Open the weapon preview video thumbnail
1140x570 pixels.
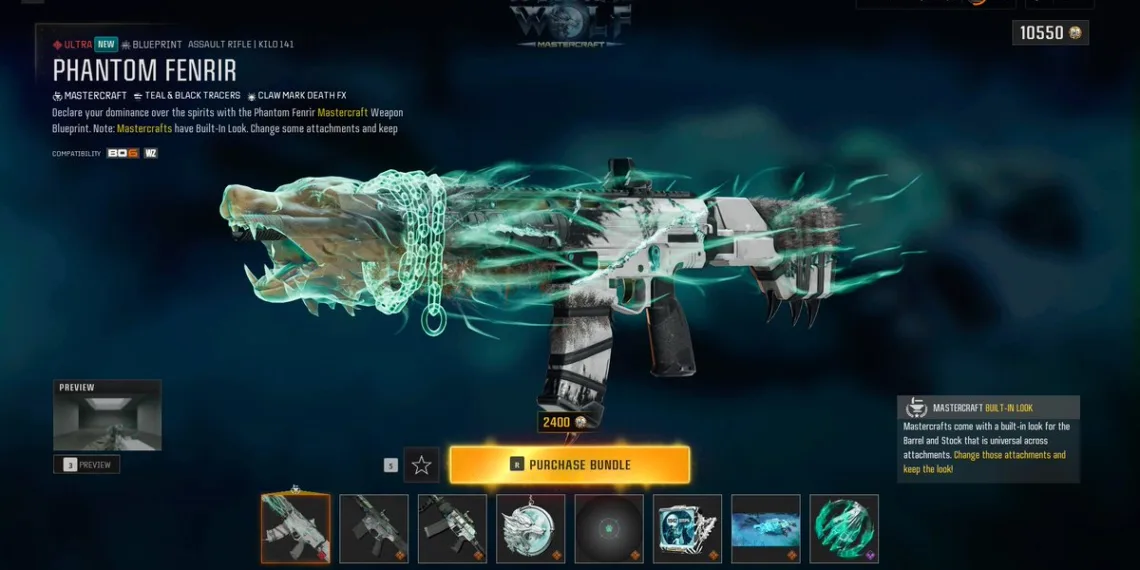coord(107,415)
